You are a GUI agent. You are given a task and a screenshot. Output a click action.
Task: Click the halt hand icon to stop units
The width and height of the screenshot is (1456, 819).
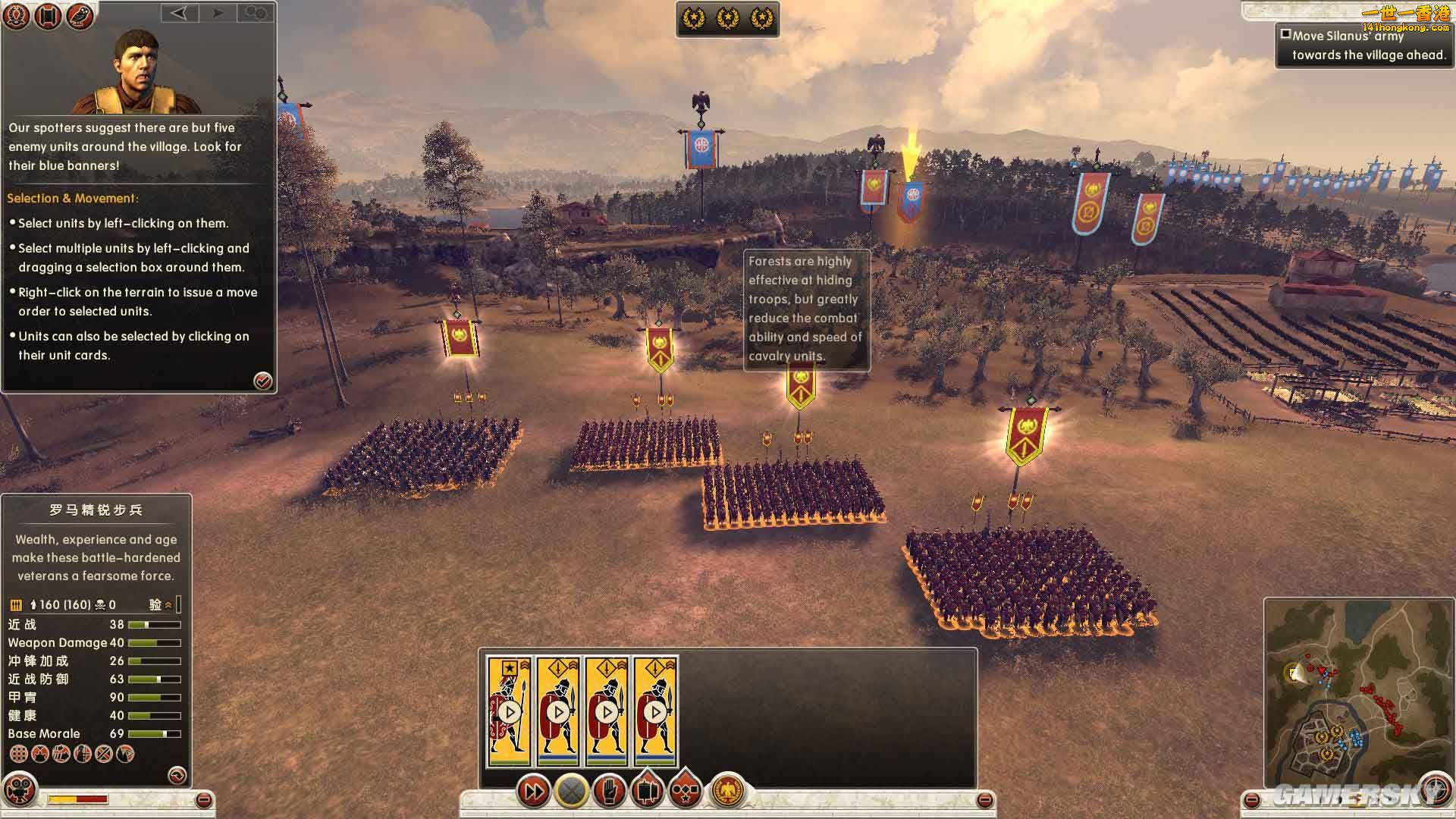click(x=609, y=790)
